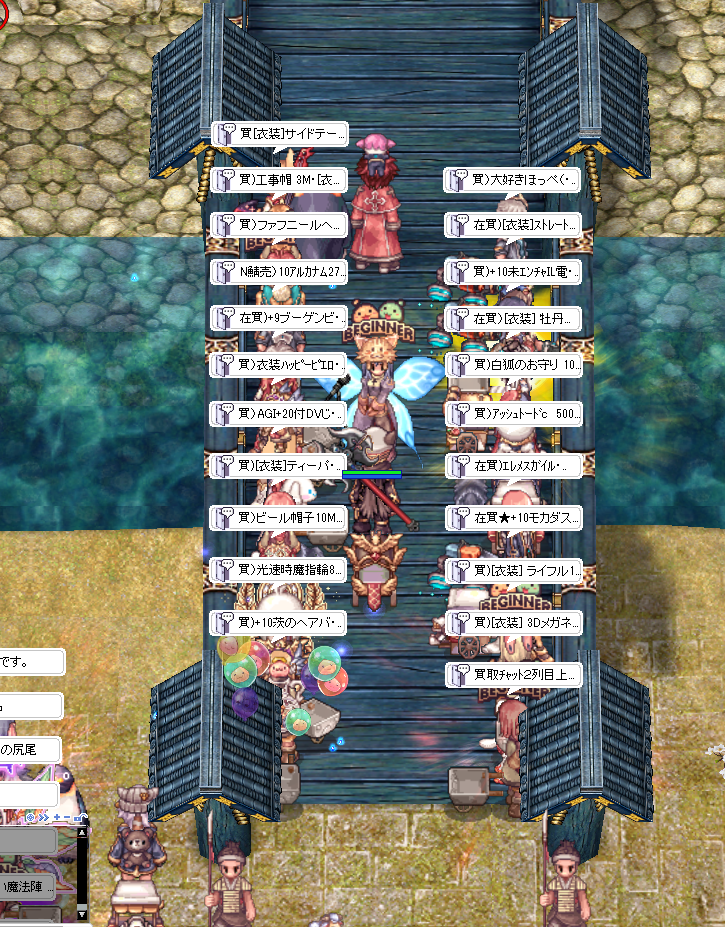This screenshot has height=927, width=725.
Task: Enter the 白狐のお守り chat room
Action: [513, 364]
